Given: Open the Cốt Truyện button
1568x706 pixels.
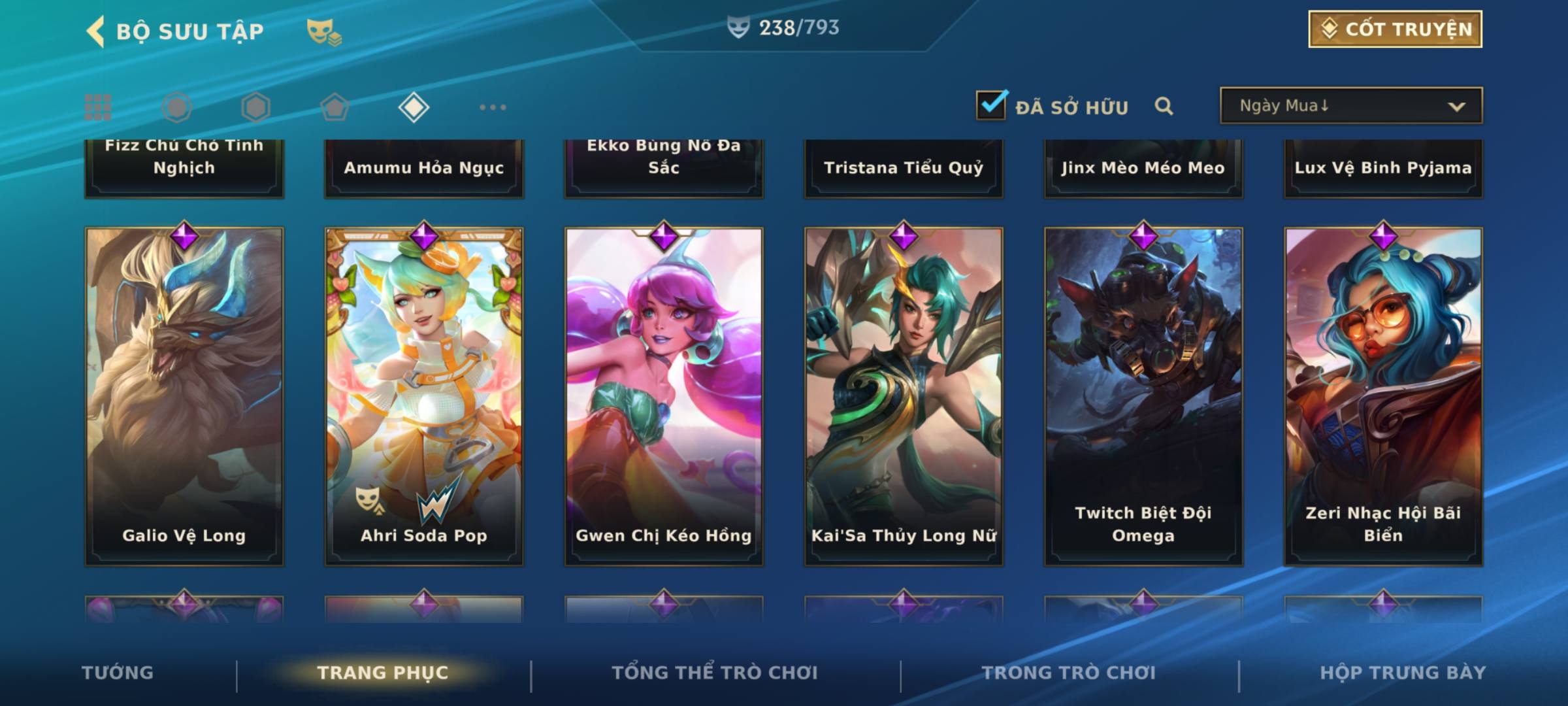Looking at the screenshot, I should click(1395, 29).
